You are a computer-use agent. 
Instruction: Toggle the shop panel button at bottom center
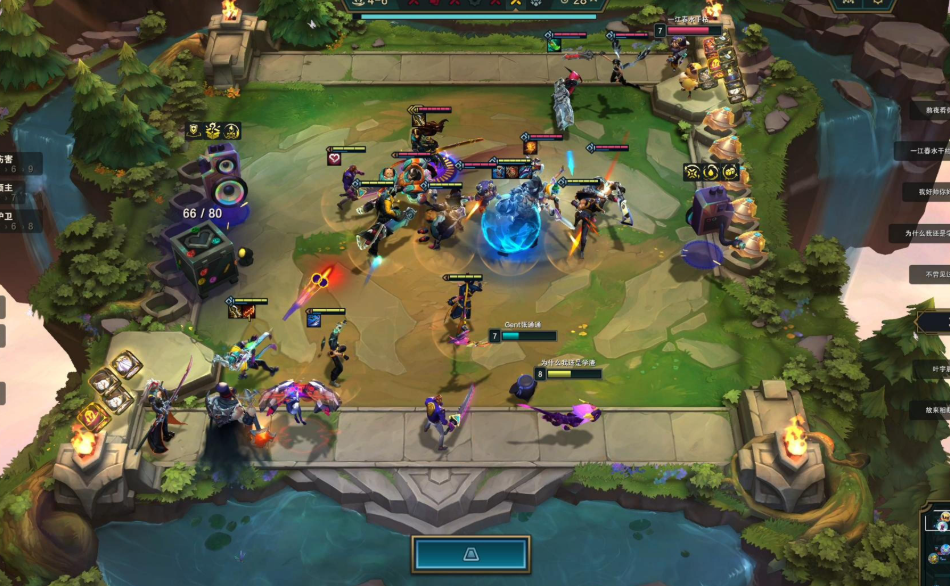(470, 554)
